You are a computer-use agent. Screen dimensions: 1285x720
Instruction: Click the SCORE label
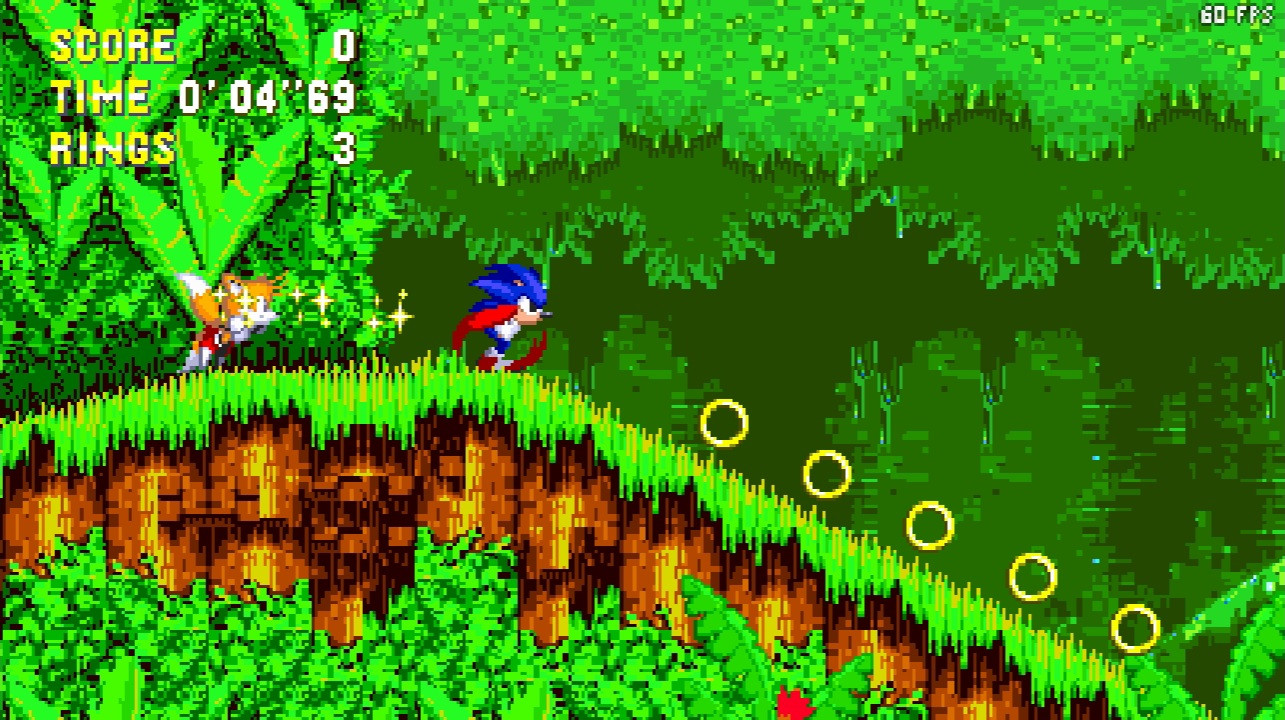pyautogui.click(x=110, y=44)
